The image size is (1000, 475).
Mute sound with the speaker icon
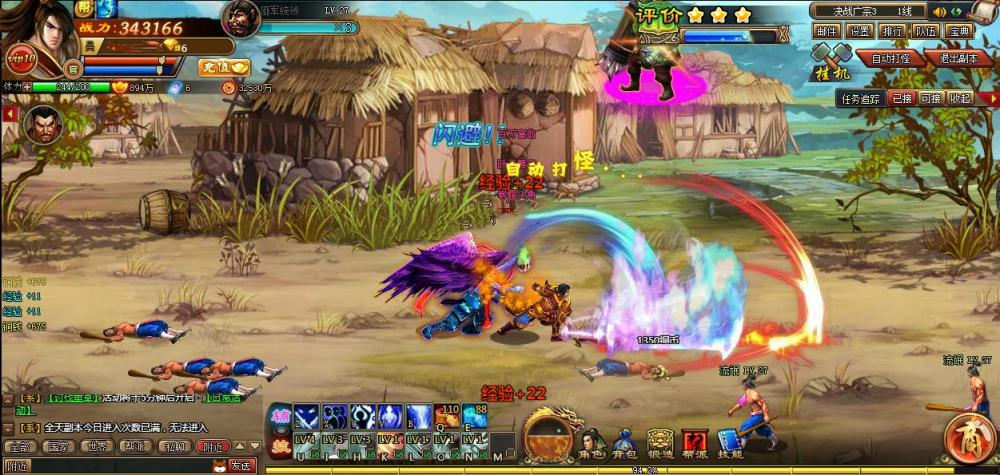pos(938,11)
